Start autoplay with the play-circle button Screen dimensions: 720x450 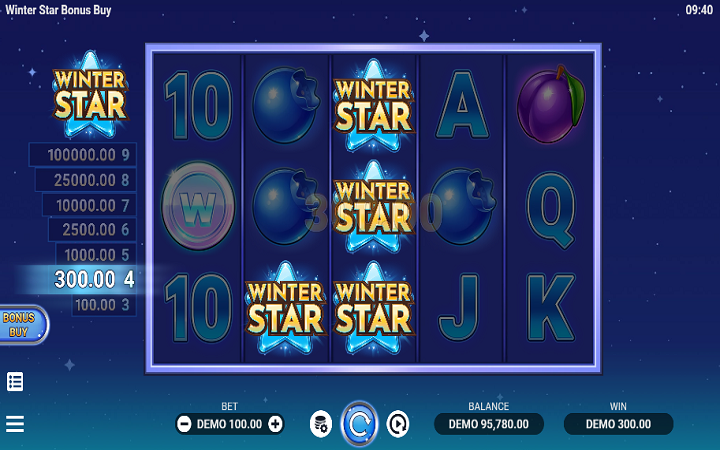point(398,424)
